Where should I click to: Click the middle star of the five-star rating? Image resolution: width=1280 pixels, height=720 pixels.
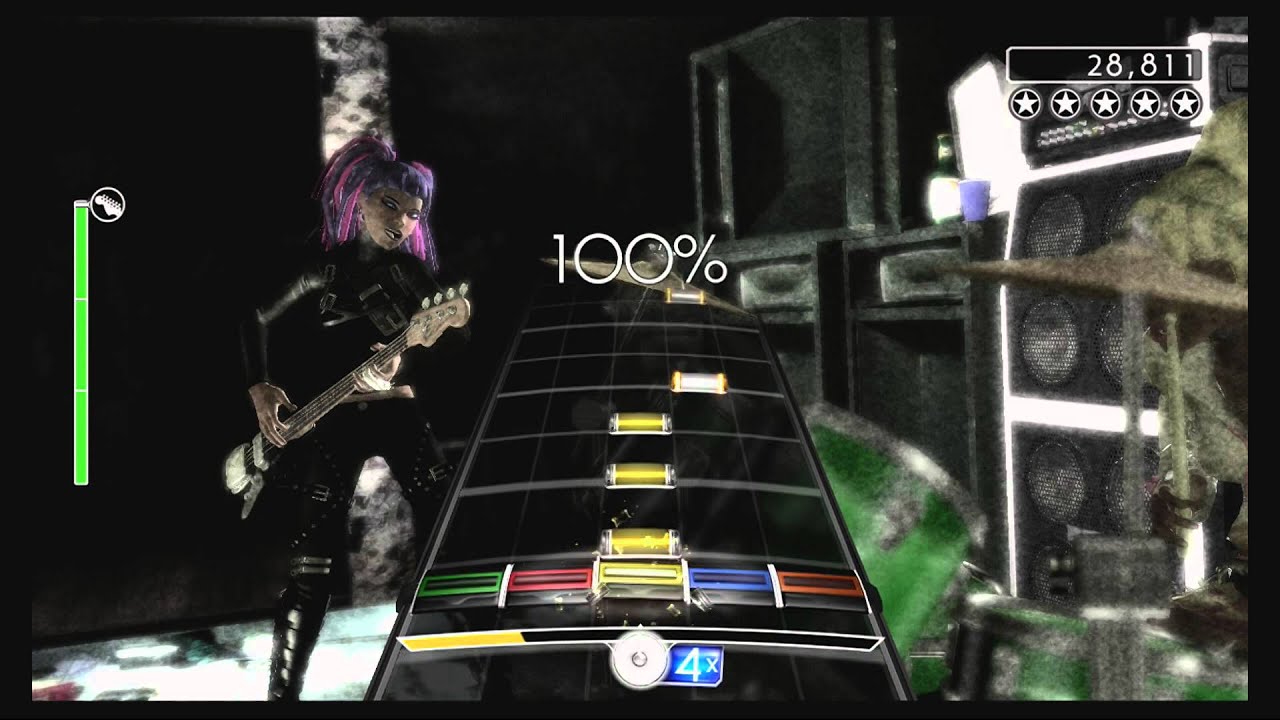(1105, 104)
